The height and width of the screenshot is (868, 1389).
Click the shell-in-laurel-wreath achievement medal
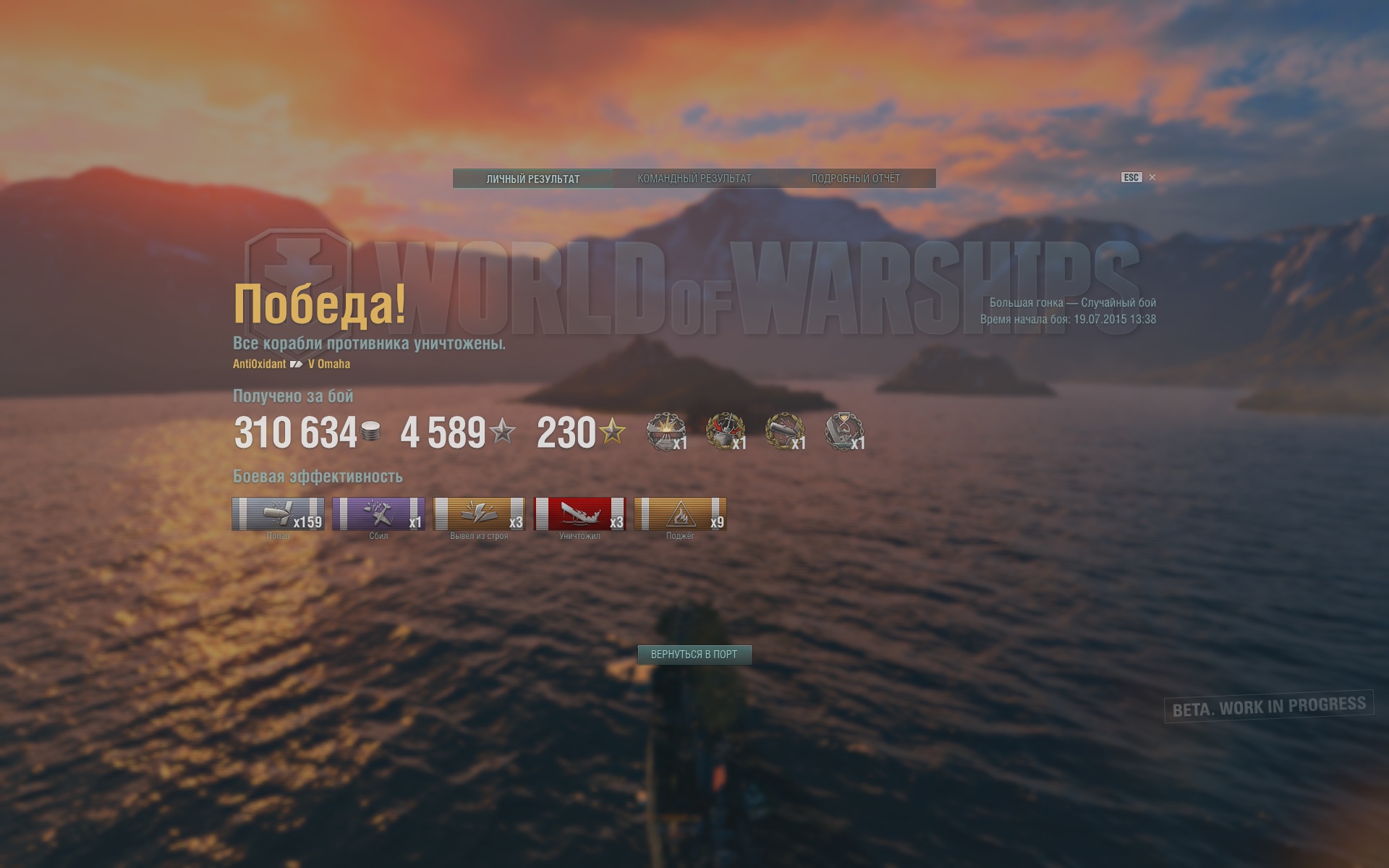click(x=784, y=432)
